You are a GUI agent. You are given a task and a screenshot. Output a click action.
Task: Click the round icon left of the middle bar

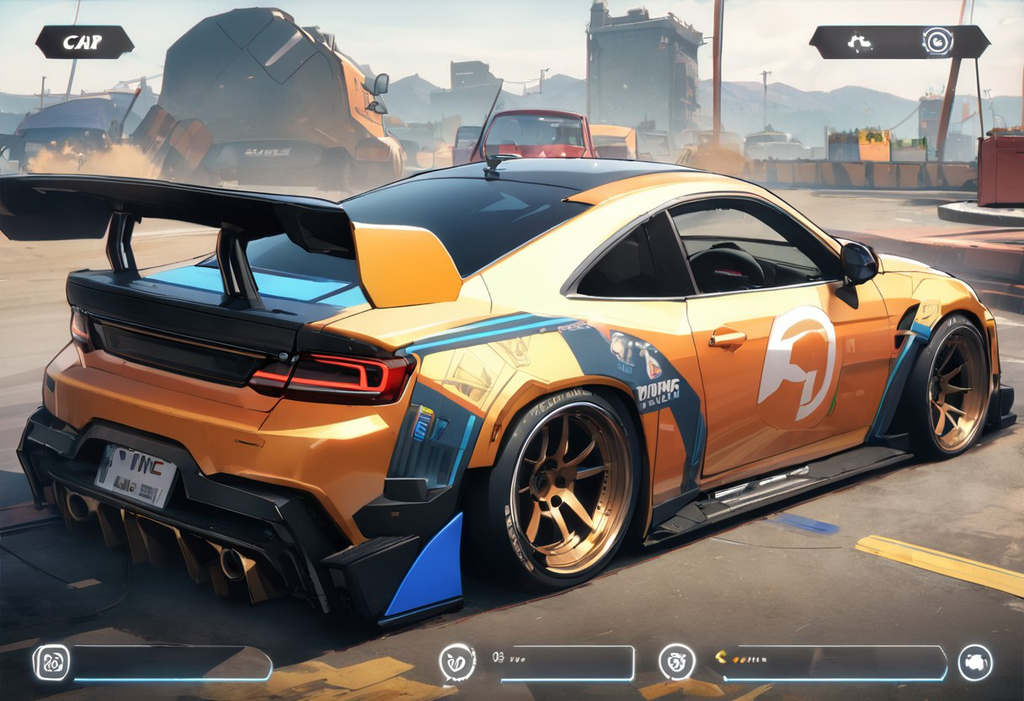[x=457, y=662]
